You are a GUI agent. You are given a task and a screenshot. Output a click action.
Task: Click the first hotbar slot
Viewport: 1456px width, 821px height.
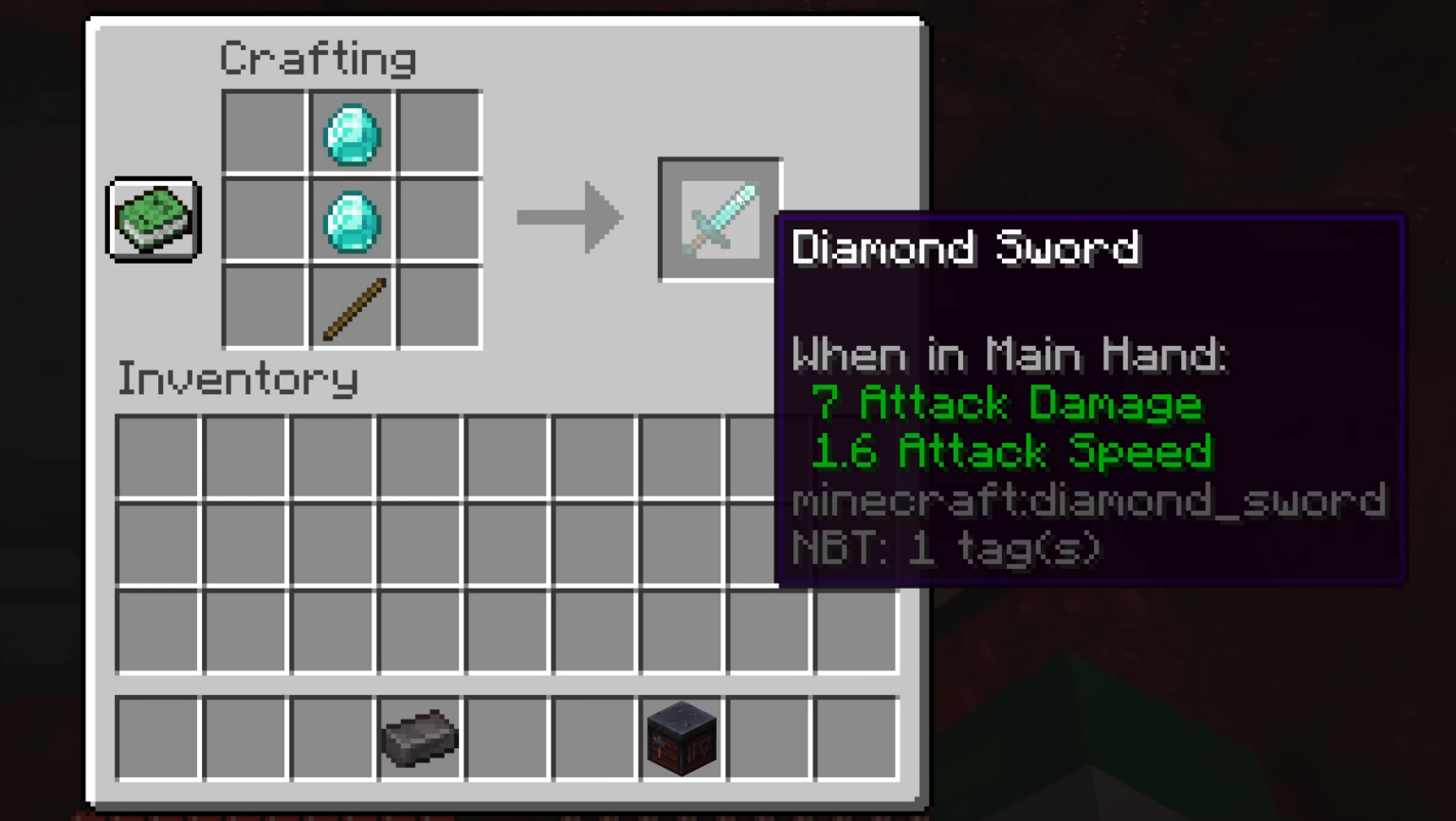coord(159,739)
